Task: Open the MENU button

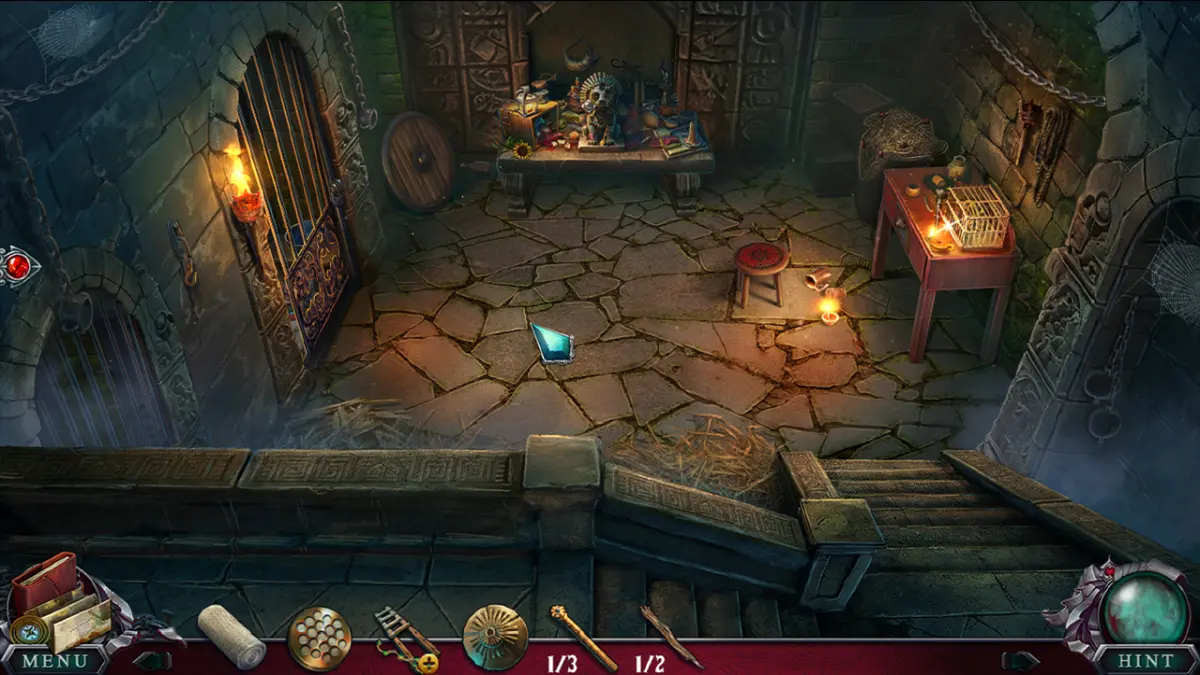Action: 54,660
